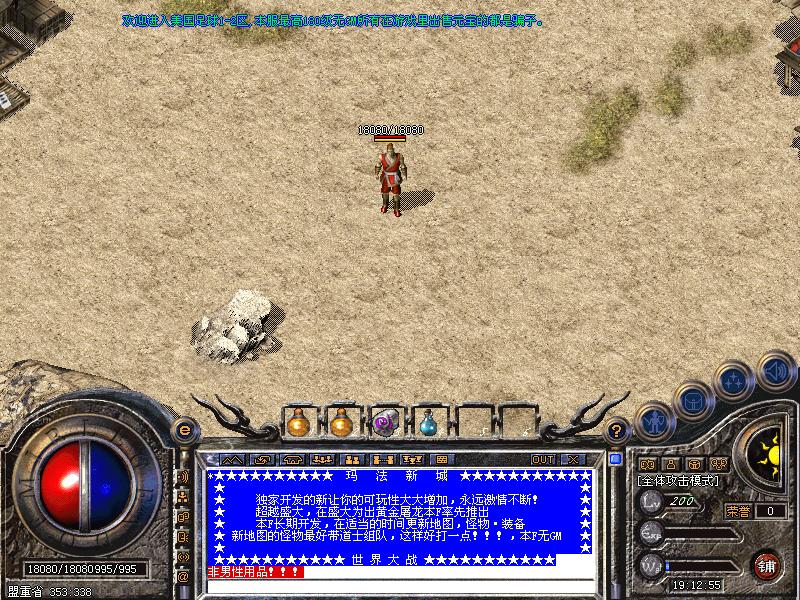Click the X button beside OUT
800x600 pixels.
click(573, 459)
